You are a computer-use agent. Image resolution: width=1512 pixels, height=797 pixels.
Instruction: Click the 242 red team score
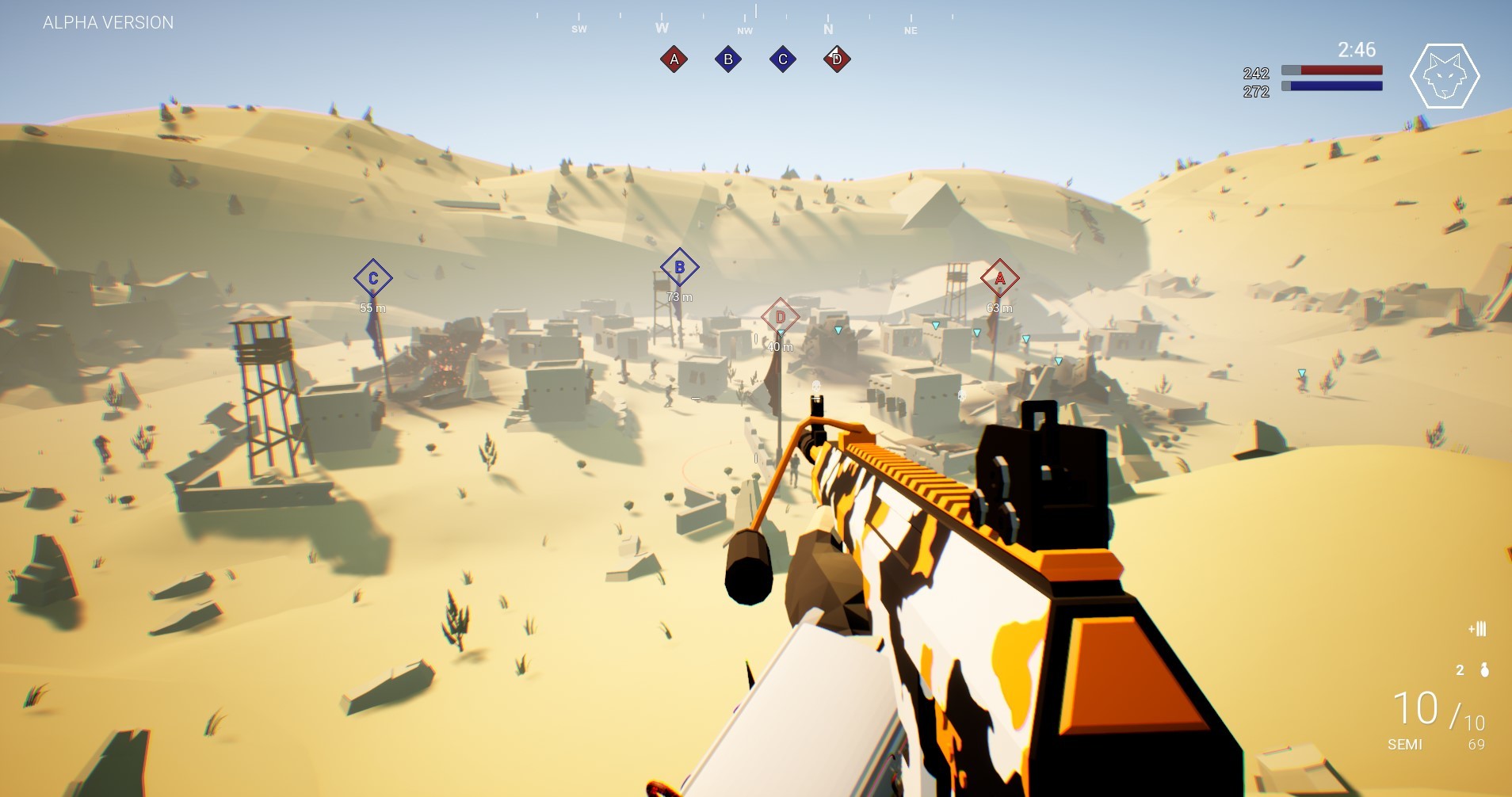(x=1256, y=72)
